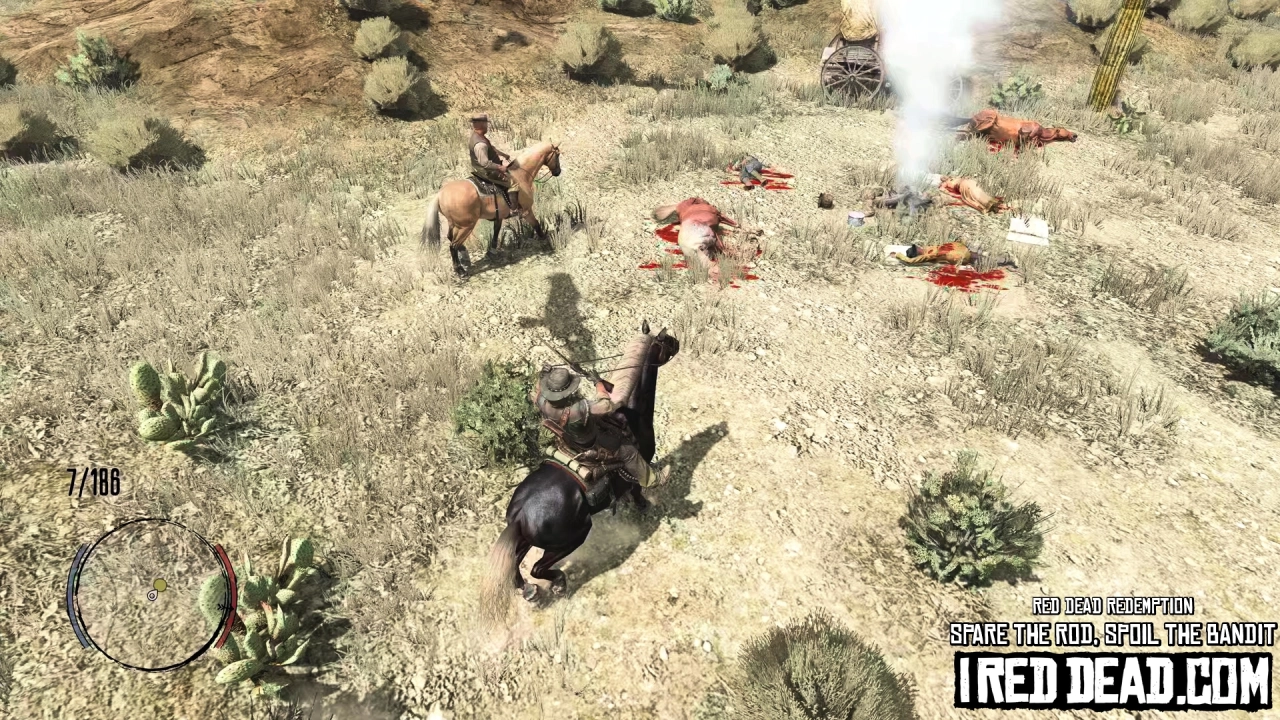1280x720 pixels.
Task: Select the RED DEAD REDEMPTION title text
Action: tap(1112, 606)
